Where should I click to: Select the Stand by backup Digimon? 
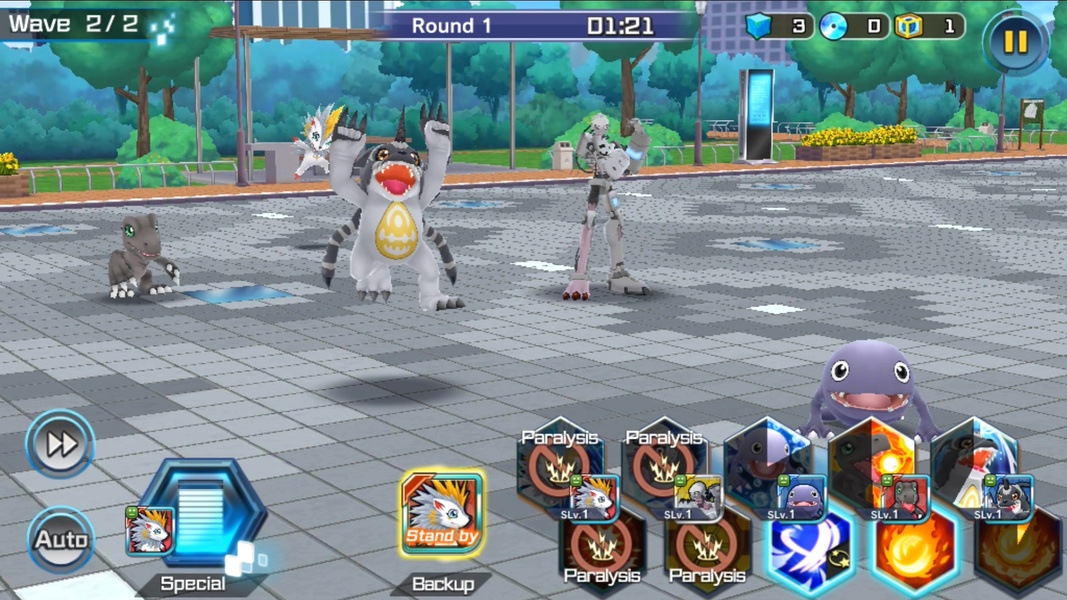pyautogui.click(x=442, y=515)
